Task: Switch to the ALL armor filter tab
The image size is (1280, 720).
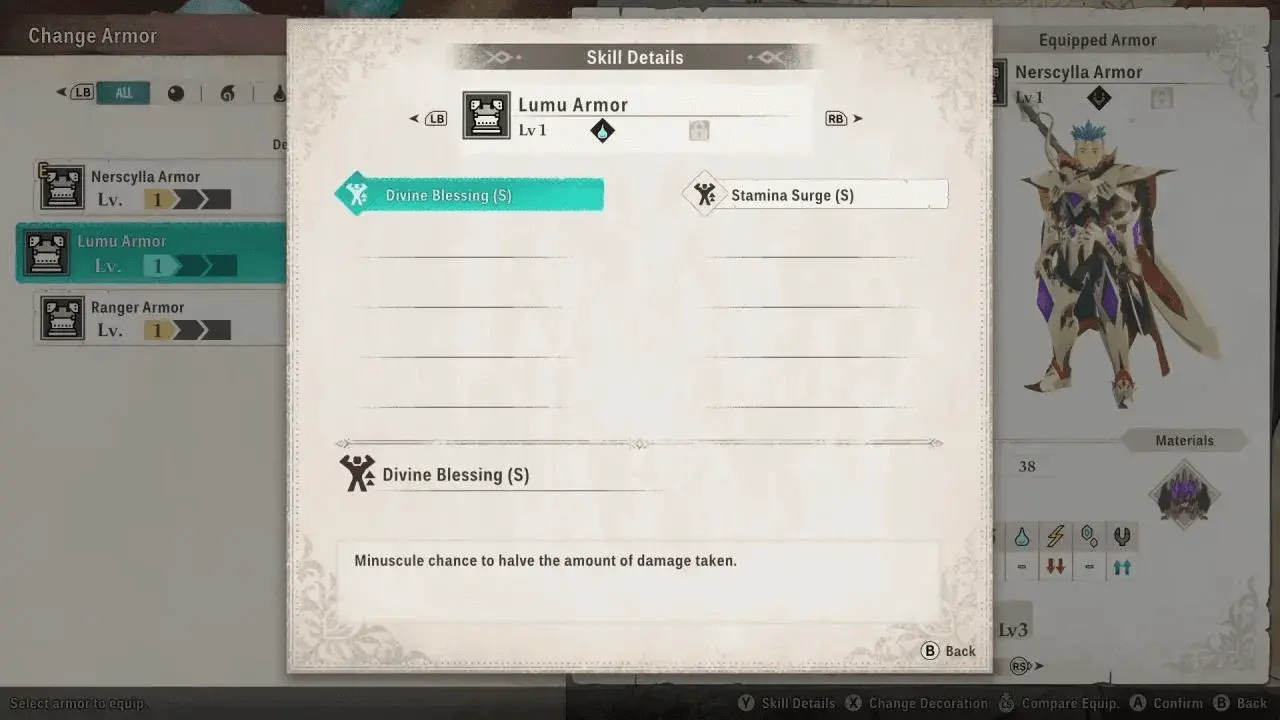Action: click(124, 93)
